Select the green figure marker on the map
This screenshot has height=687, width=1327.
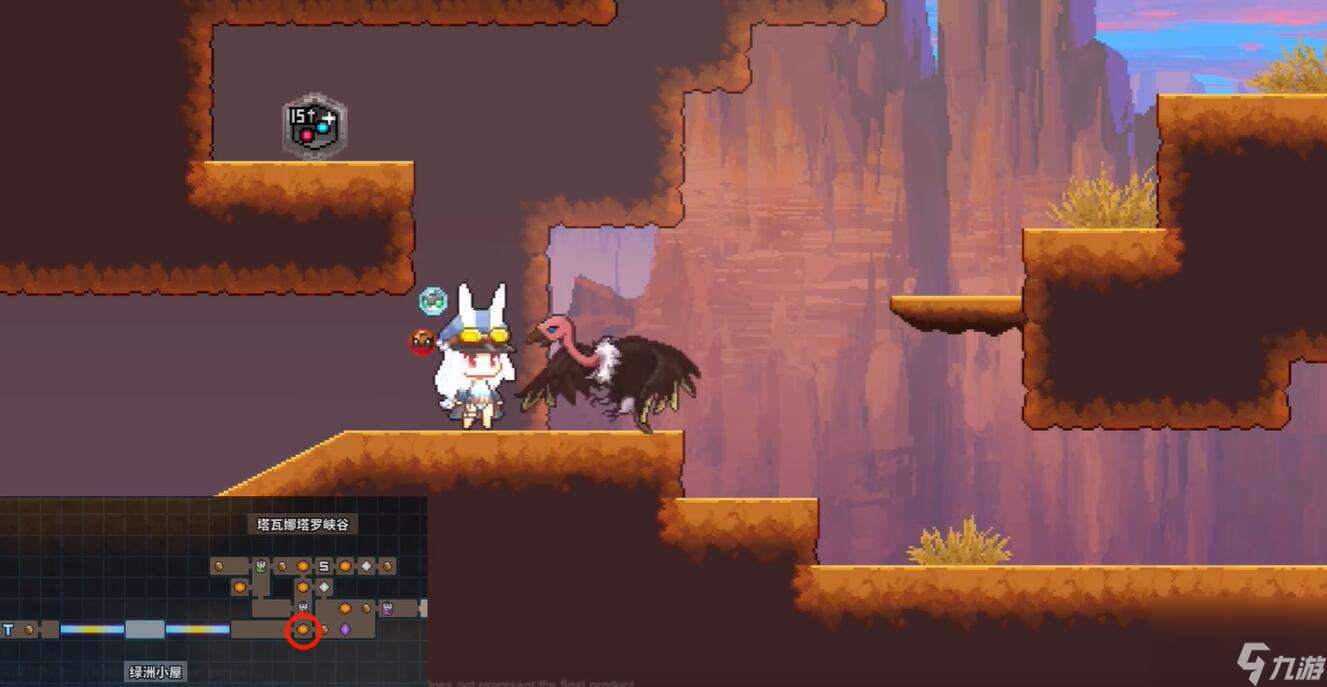coord(261,566)
